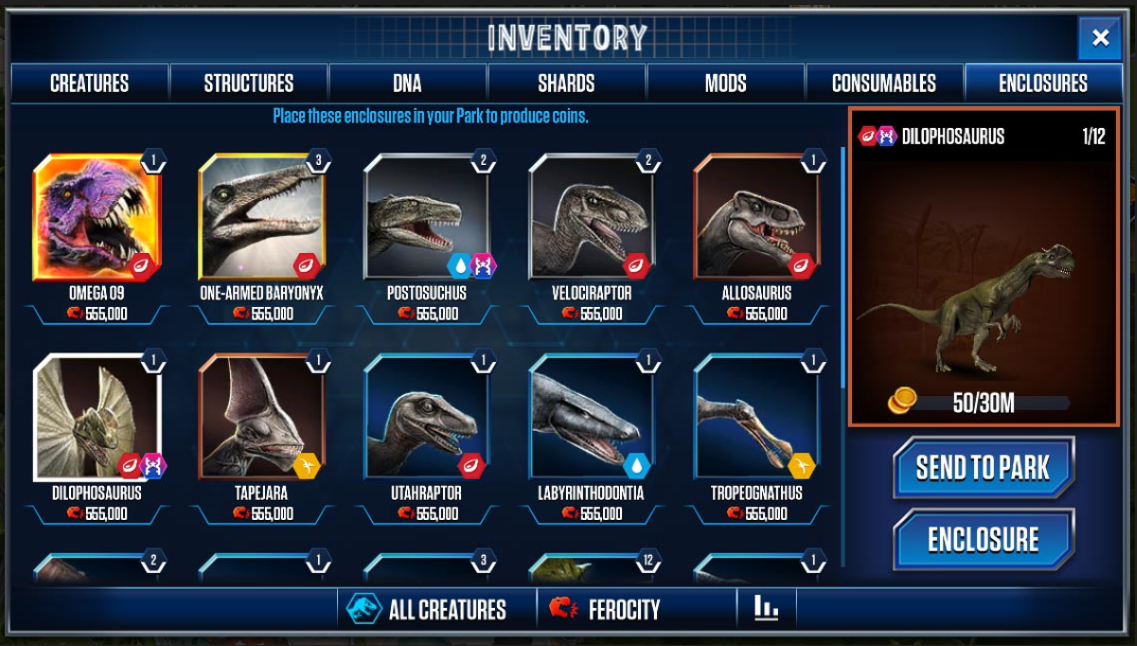Pick the Postosuchus enclosure
Viewport: 1137px width, 646px height.
(427, 218)
